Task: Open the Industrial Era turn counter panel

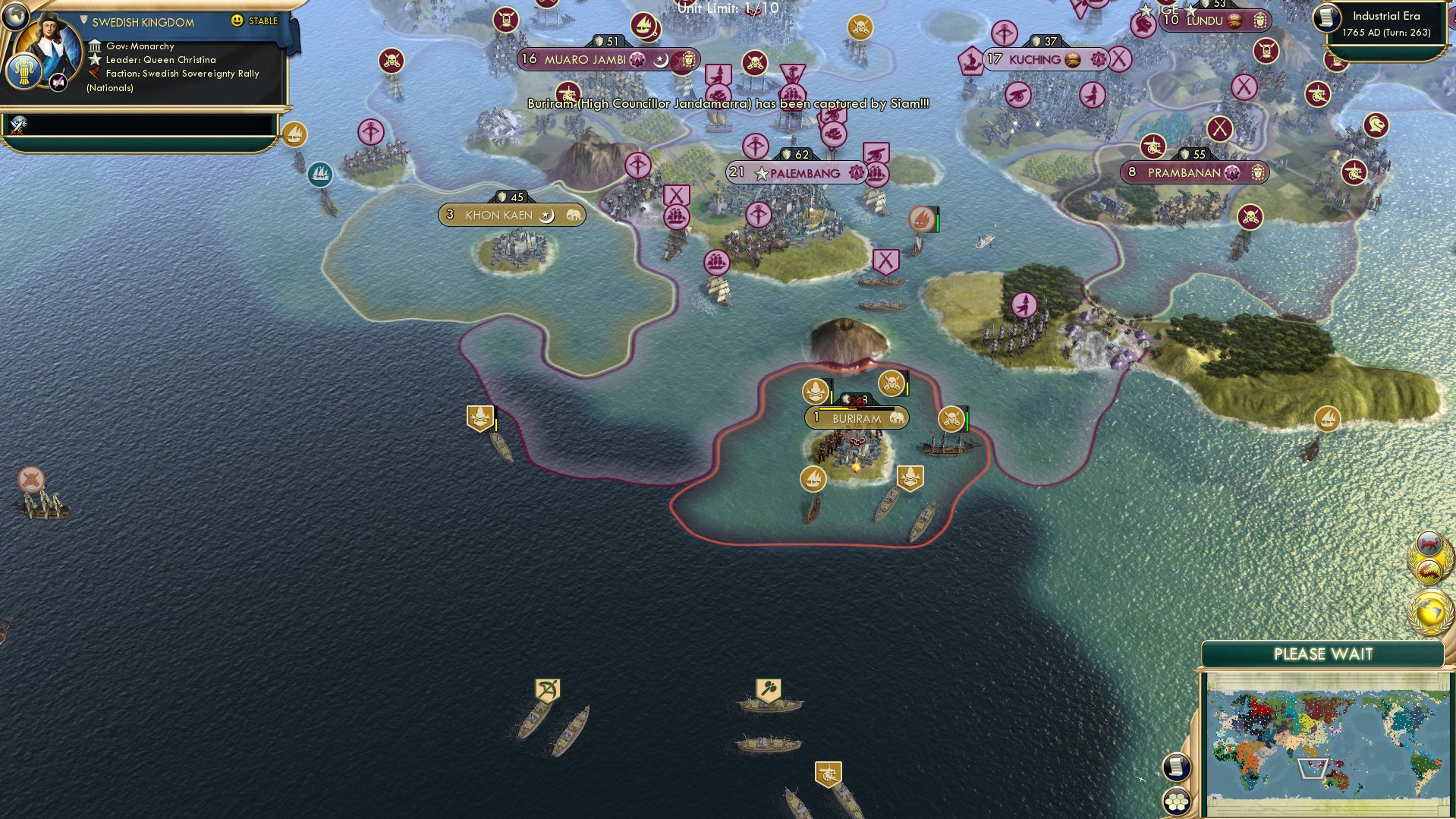Action: pos(1388,23)
